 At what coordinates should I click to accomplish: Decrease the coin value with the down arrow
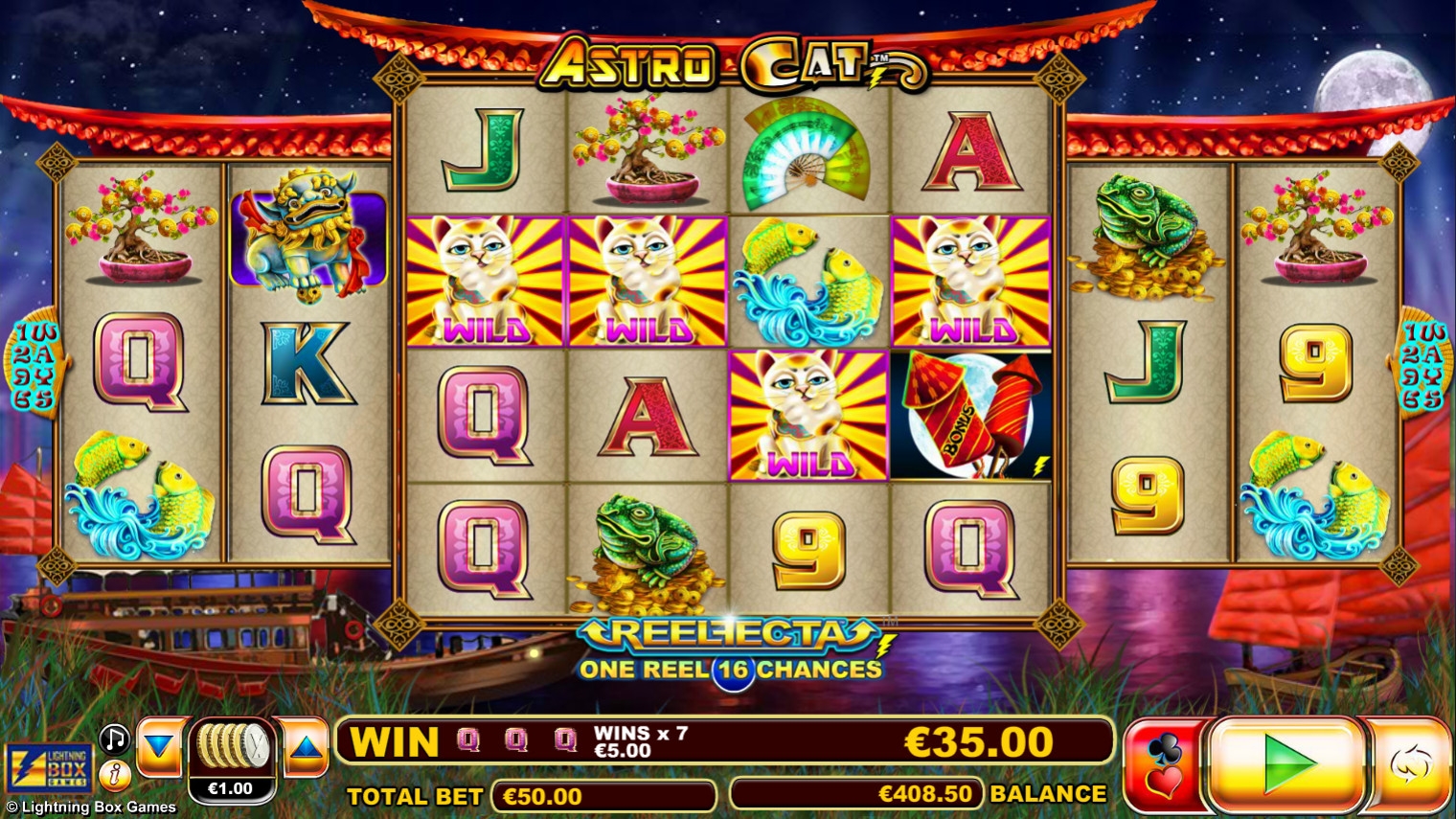(159, 746)
